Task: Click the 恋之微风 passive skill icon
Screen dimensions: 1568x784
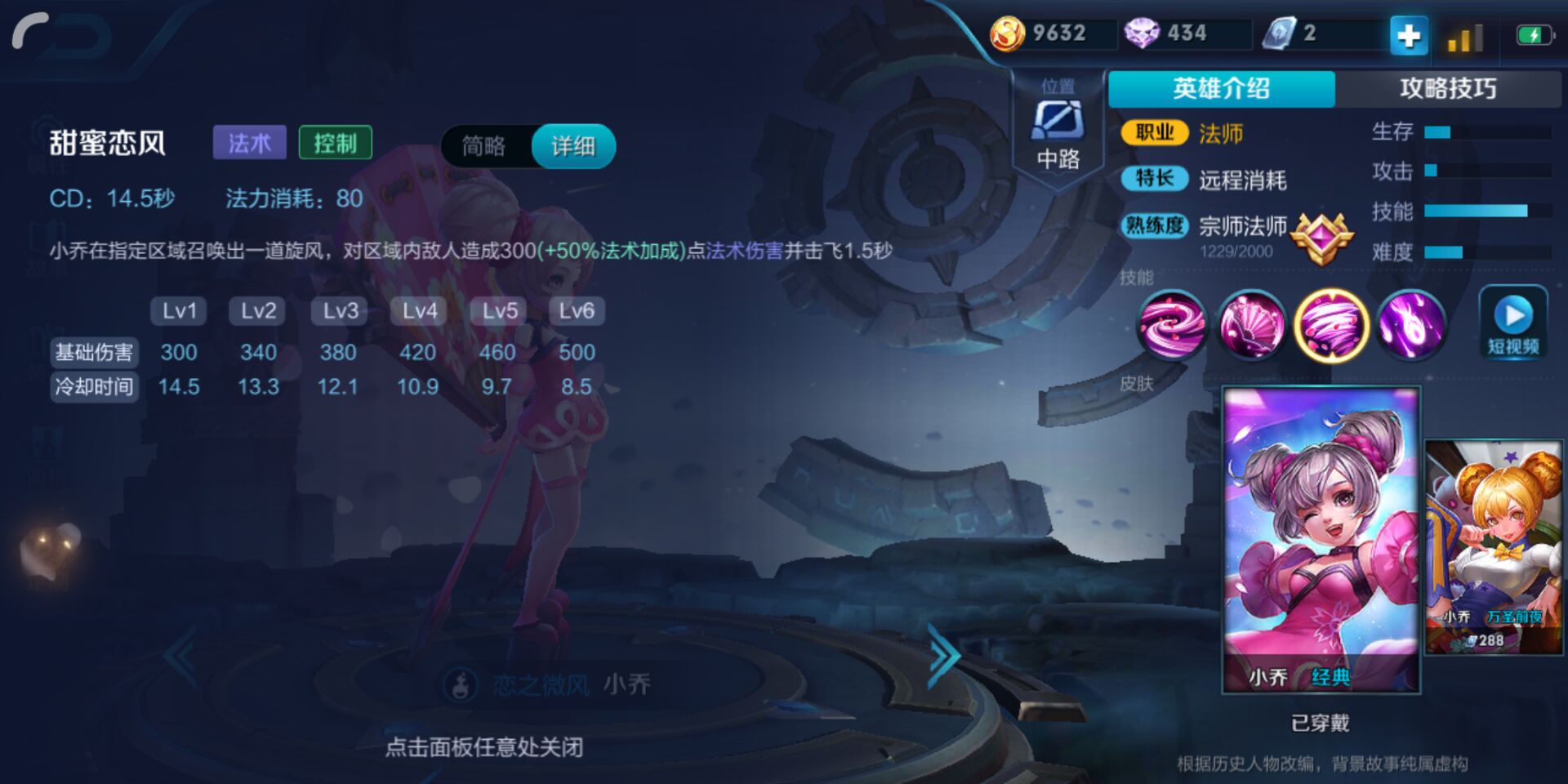Action: tap(460, 686)
